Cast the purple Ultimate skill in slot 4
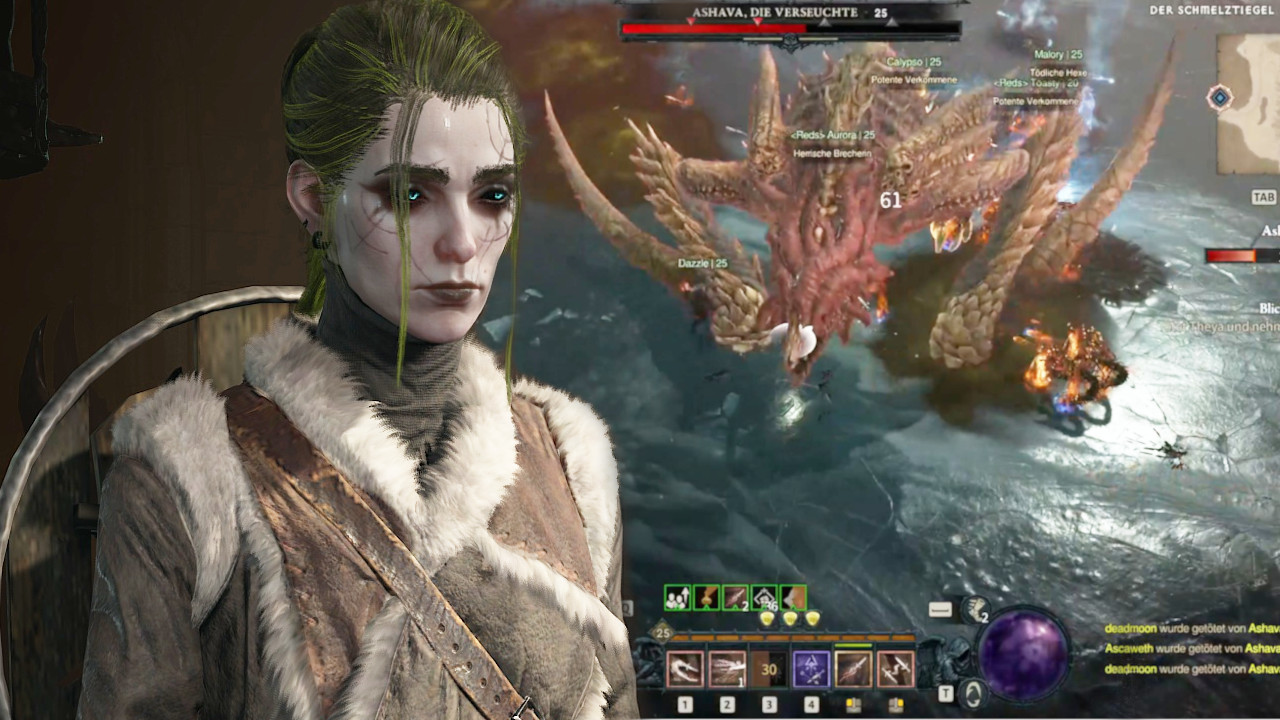1280x720 pixels. click(813, 668)
